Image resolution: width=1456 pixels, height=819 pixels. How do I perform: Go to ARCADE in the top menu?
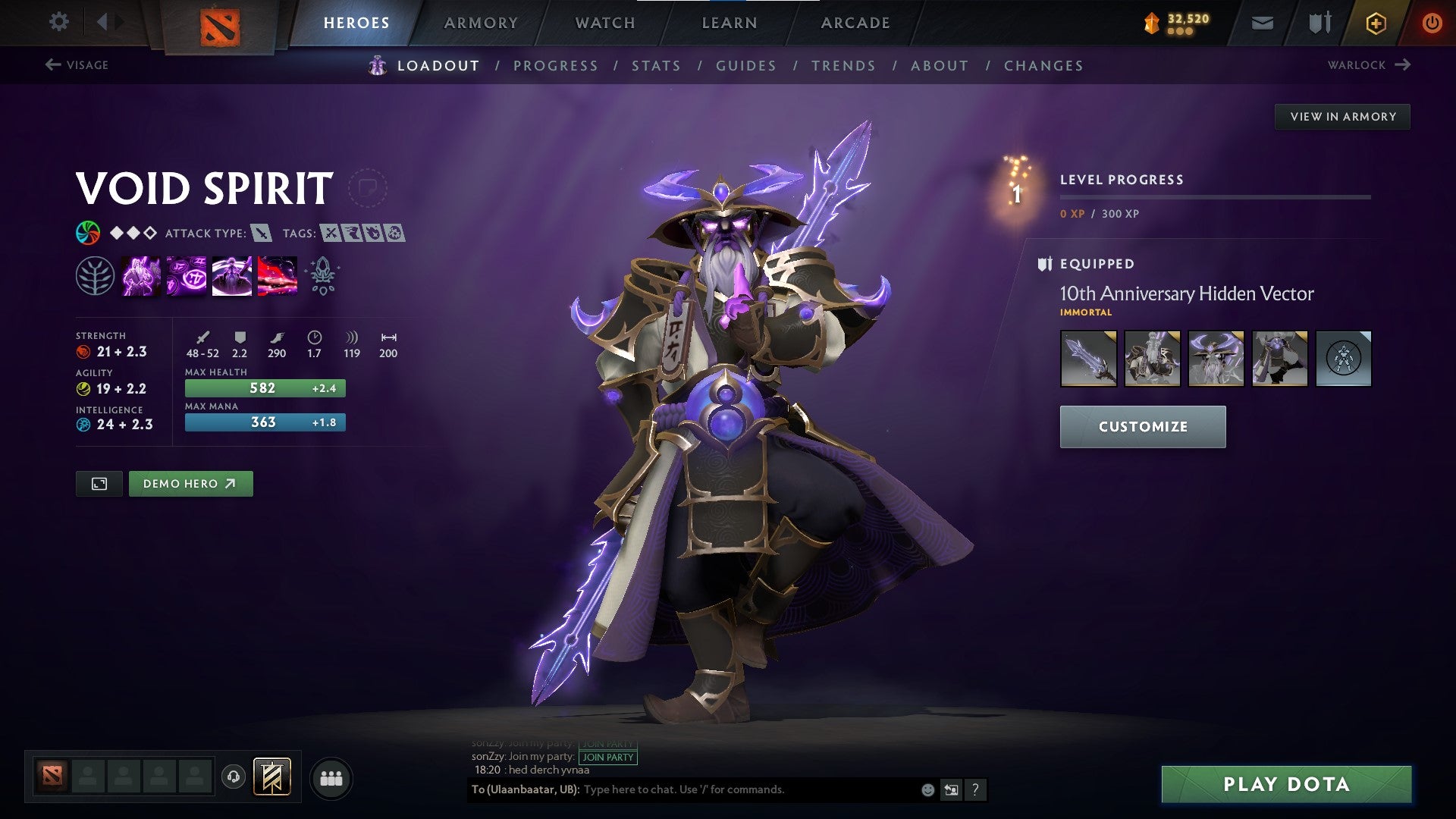tap(855, 23)
